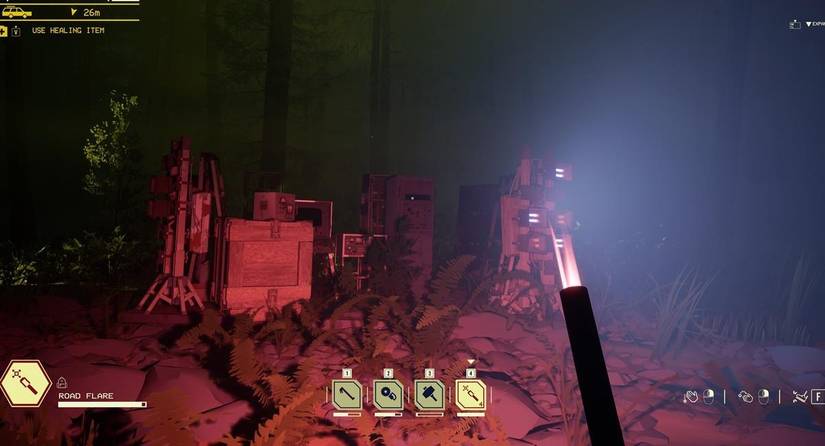Select the road flare hotbar slot
Screen dimensions: 825x446
pos(471,395)
